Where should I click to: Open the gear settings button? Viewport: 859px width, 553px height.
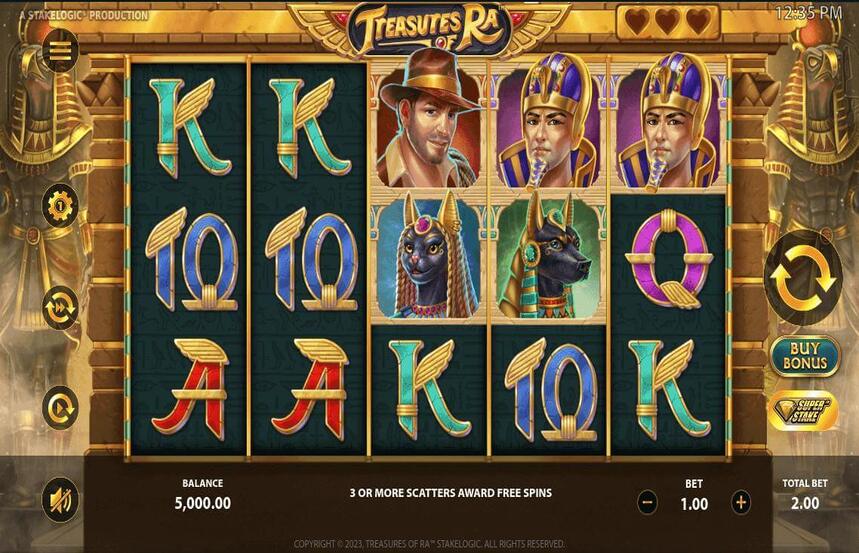coord(60,206)
